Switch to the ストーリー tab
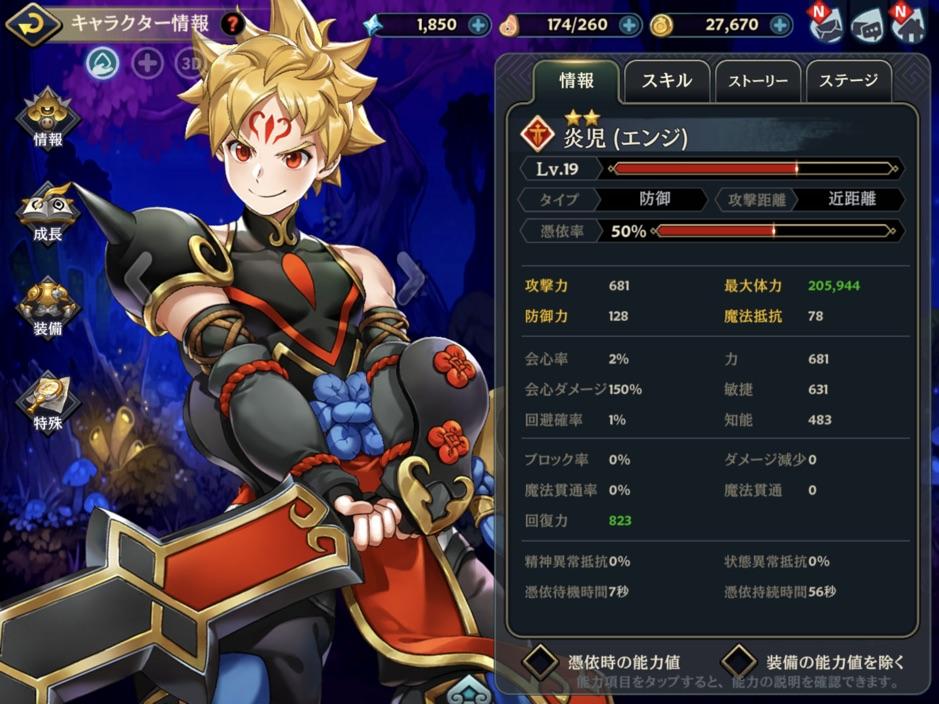This screenshot has width=939, height=704. pos(757,81)
